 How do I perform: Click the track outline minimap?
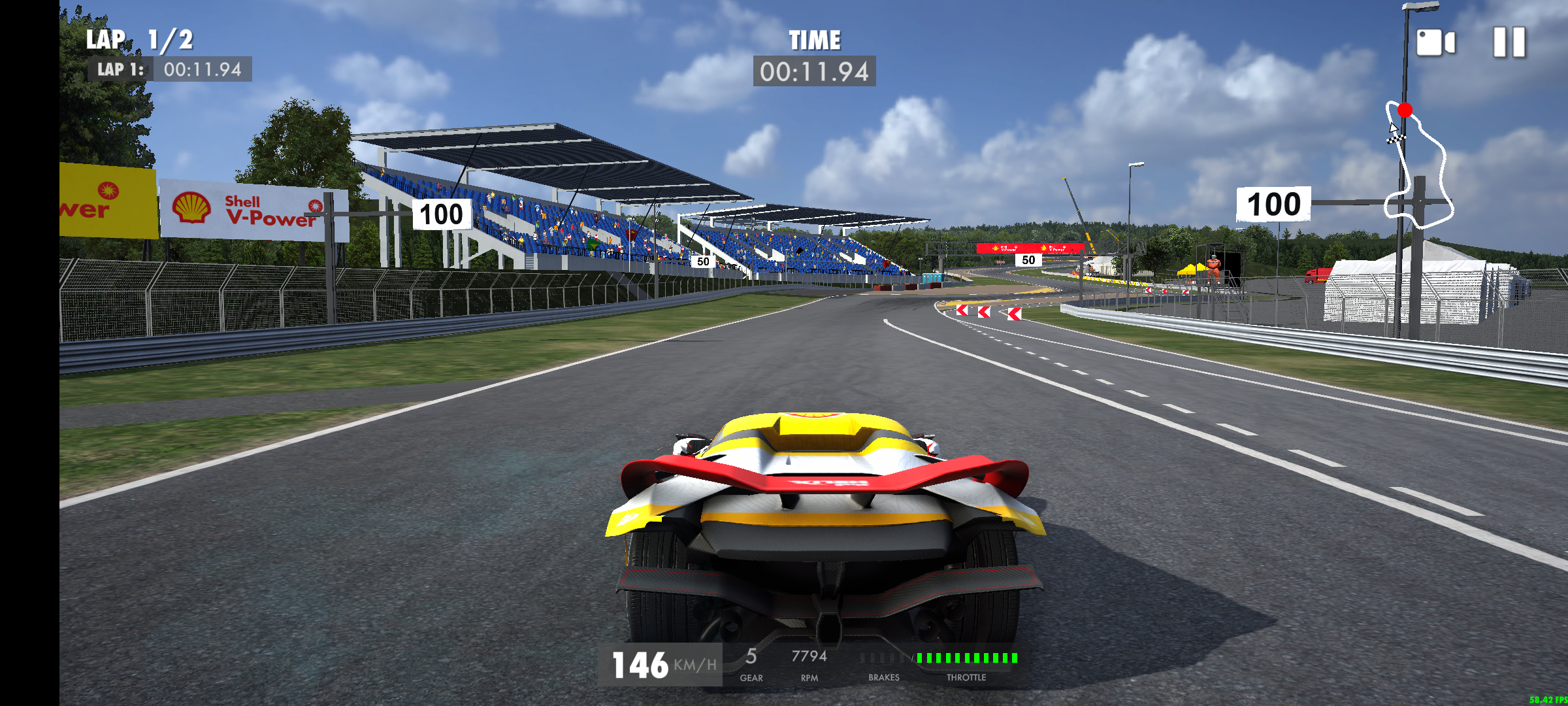pyautogui.click(x=1419, y=167)
